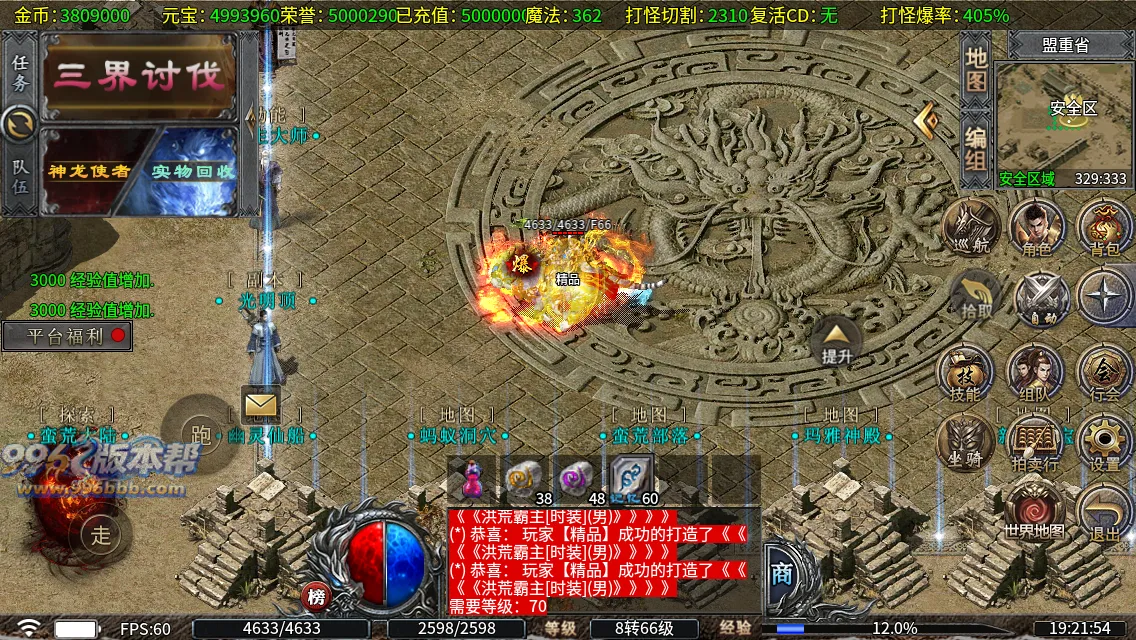Viewport: 1136px width, 640px height.
Task: Open the 榜 ranking button
Action: pyautogui.click(x=316, y=597)
